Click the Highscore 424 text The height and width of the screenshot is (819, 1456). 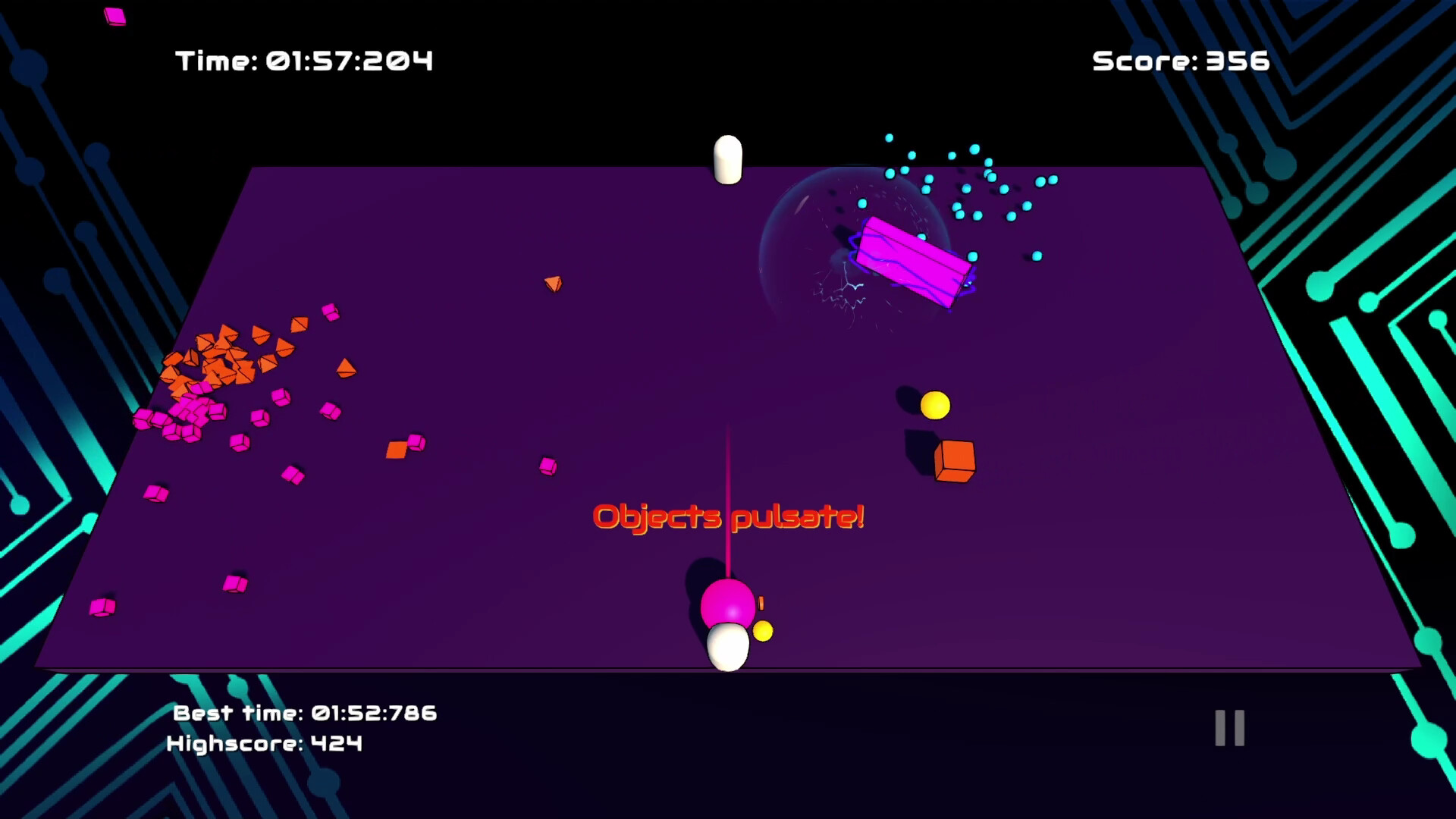(x=262, y=744)
